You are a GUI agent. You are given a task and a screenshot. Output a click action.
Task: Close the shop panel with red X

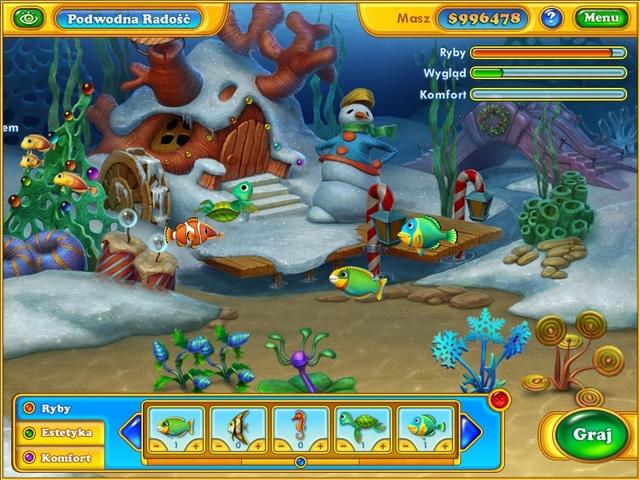tap(500, 399)
